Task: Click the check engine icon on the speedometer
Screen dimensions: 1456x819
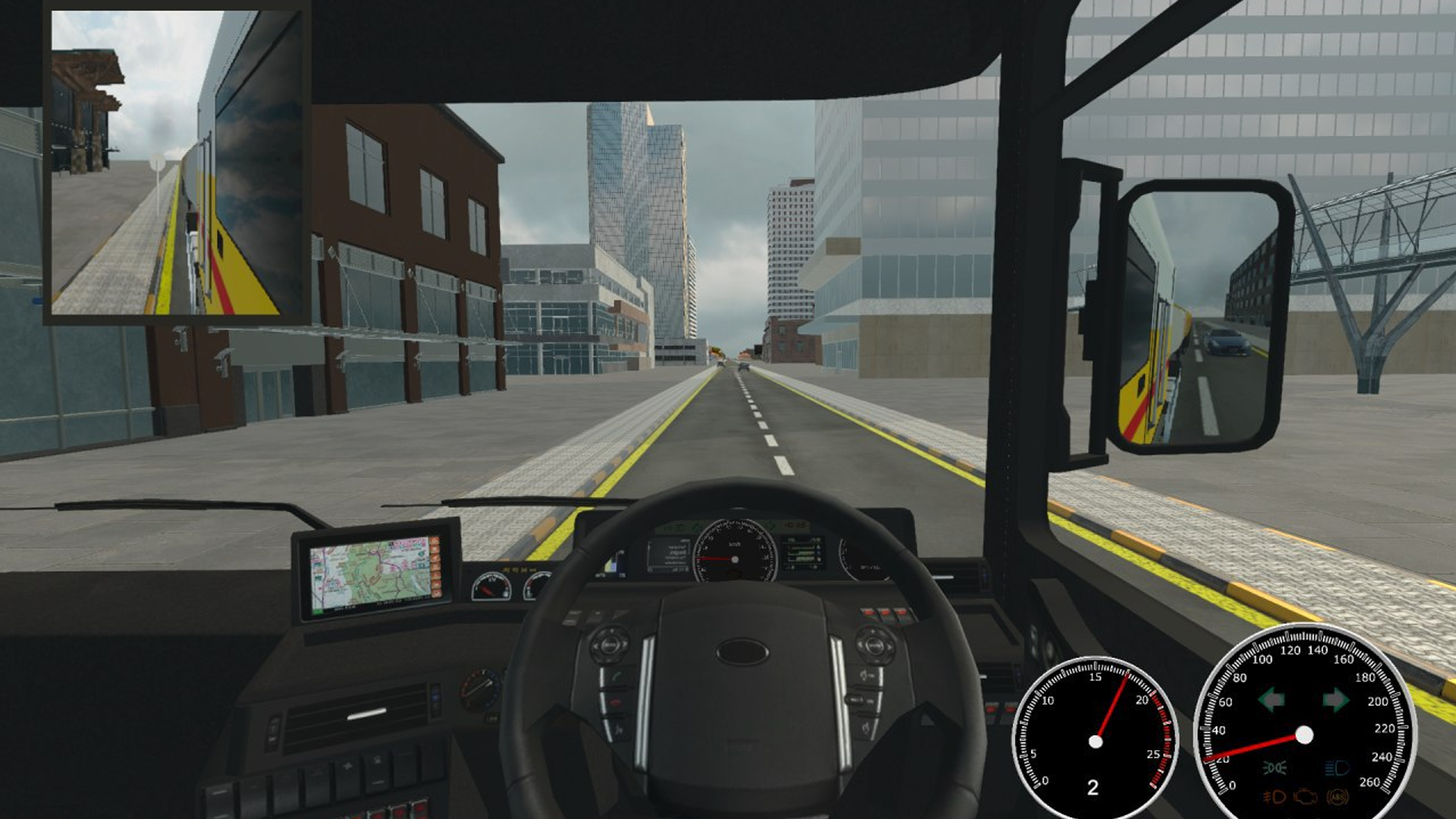Action: [x=1305, y=797]
